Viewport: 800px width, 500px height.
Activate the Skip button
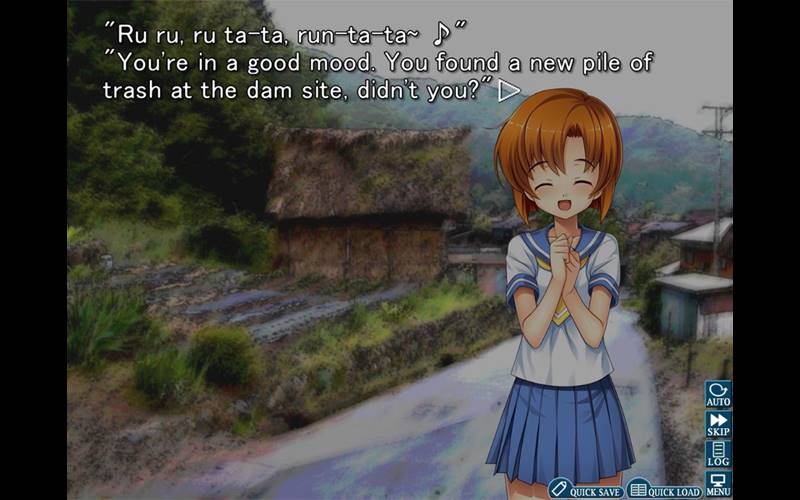(x=718, y=423)
